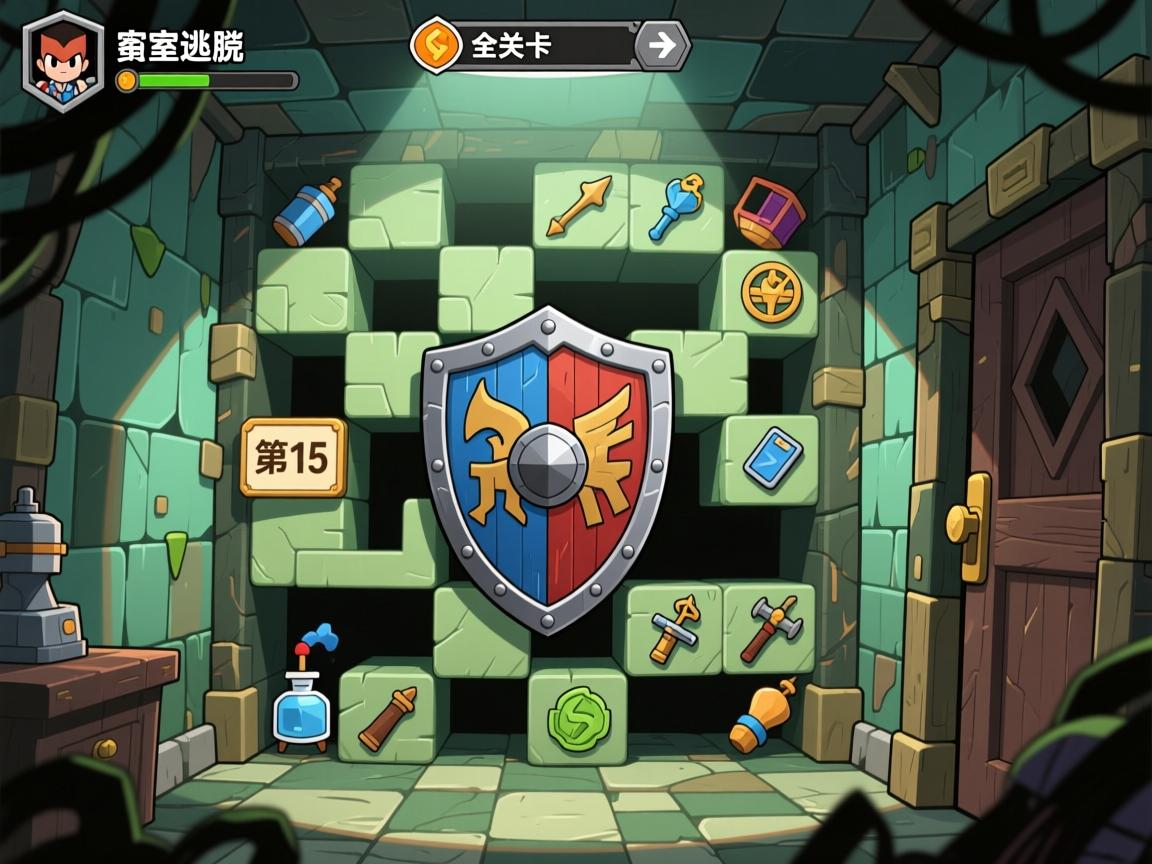Image resolution: width=1152 pixels, height=864 pixels.
Task: Take the orange bulb item
Action: coord(762,716)
